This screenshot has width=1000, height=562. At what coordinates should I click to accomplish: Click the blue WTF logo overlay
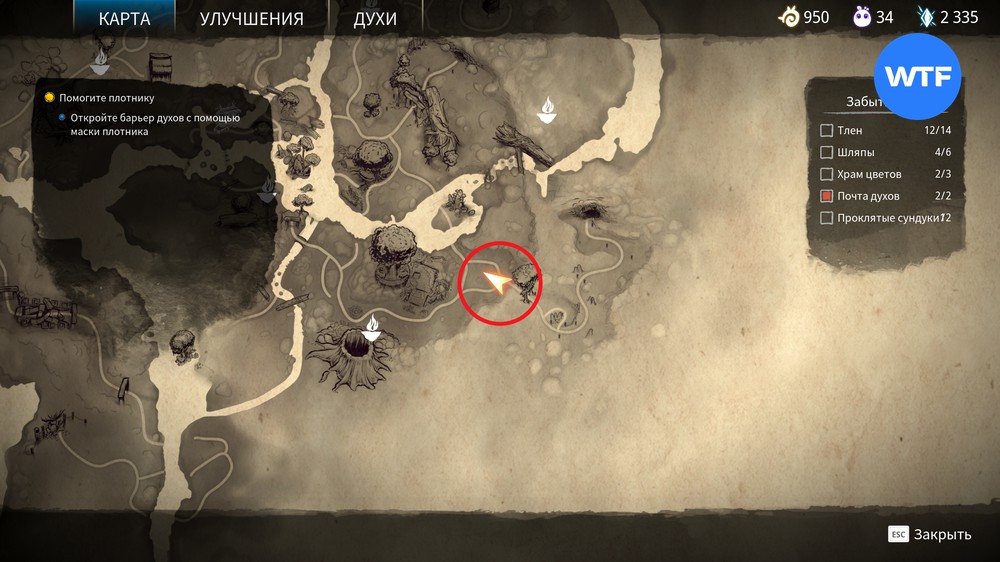[917, 76]
